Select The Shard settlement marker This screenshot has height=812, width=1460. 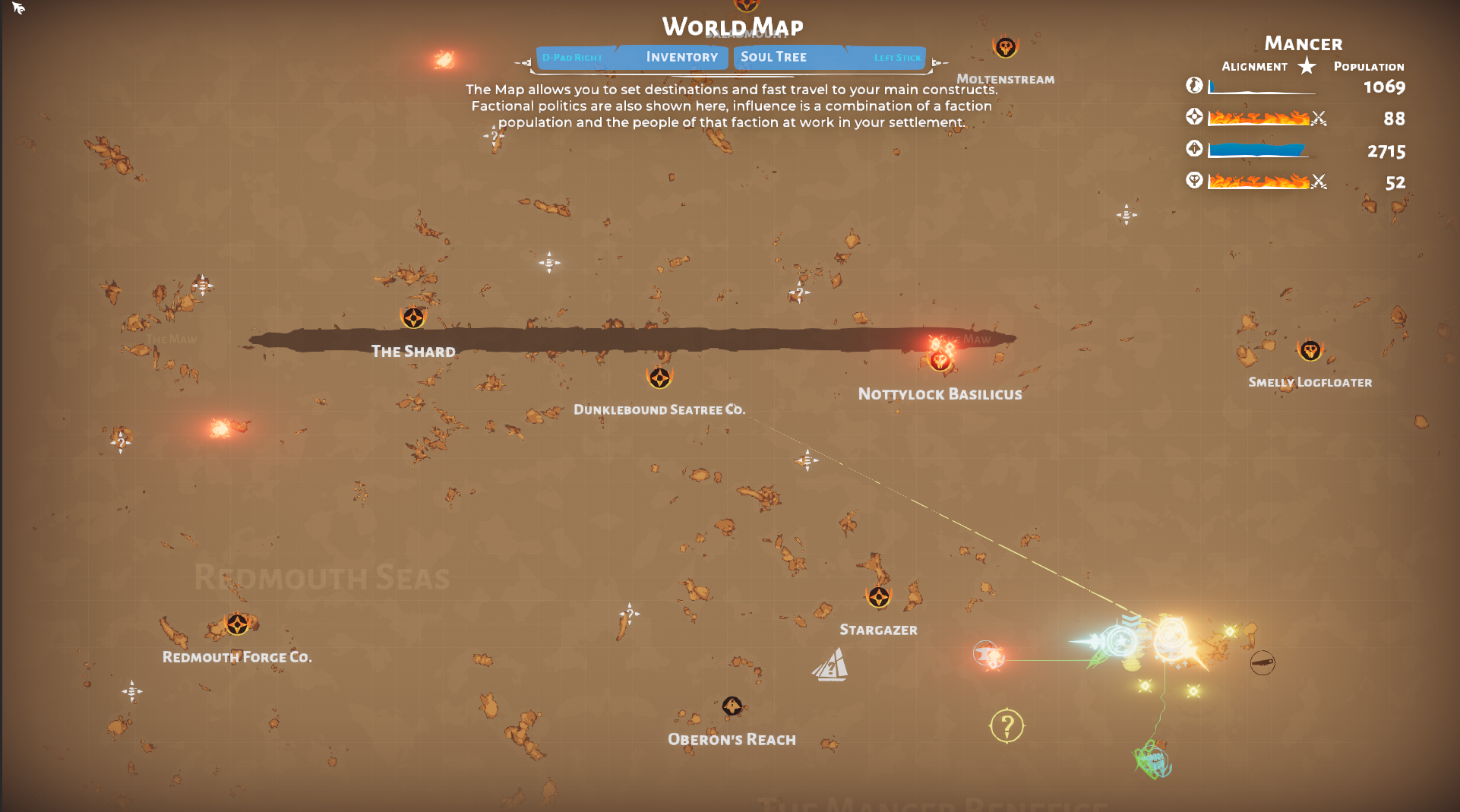pyautogui.click(x=412, y=319)
